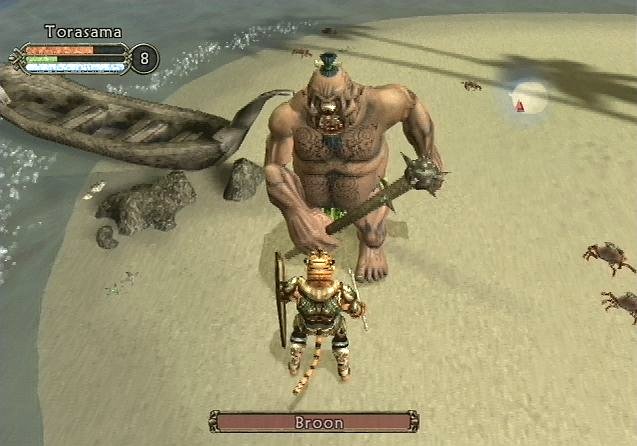Select the Broon target name bar

[x=314, y=422]
